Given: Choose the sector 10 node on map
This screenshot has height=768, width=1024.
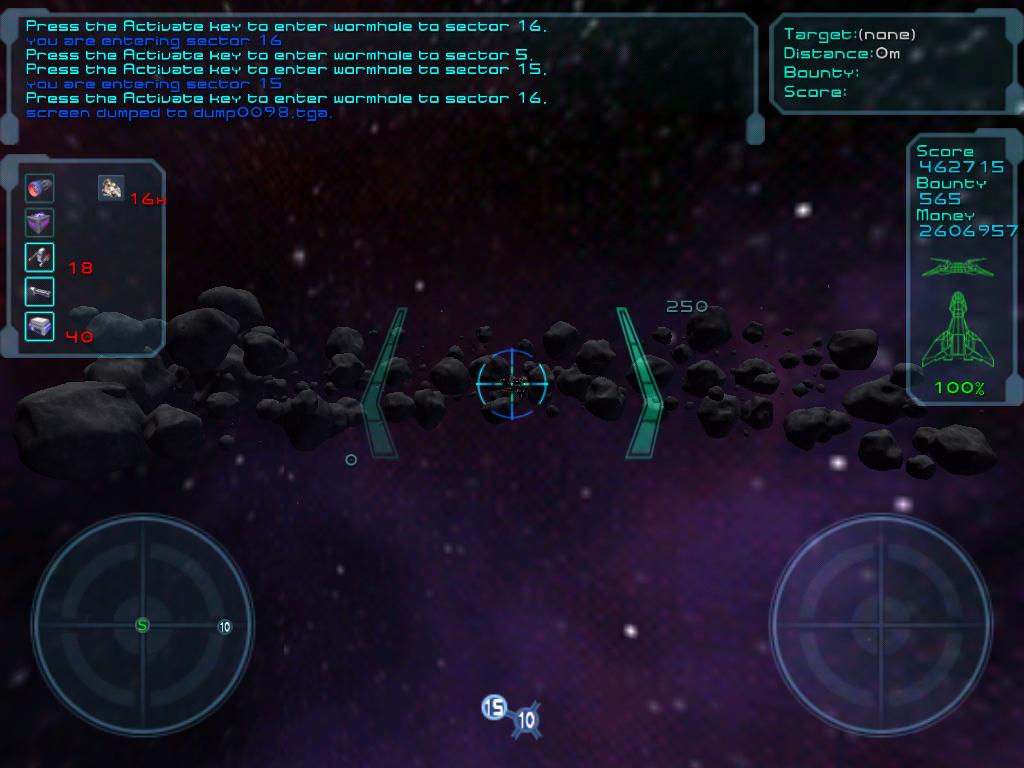Looking at the screenshot, I should [526, 720].
